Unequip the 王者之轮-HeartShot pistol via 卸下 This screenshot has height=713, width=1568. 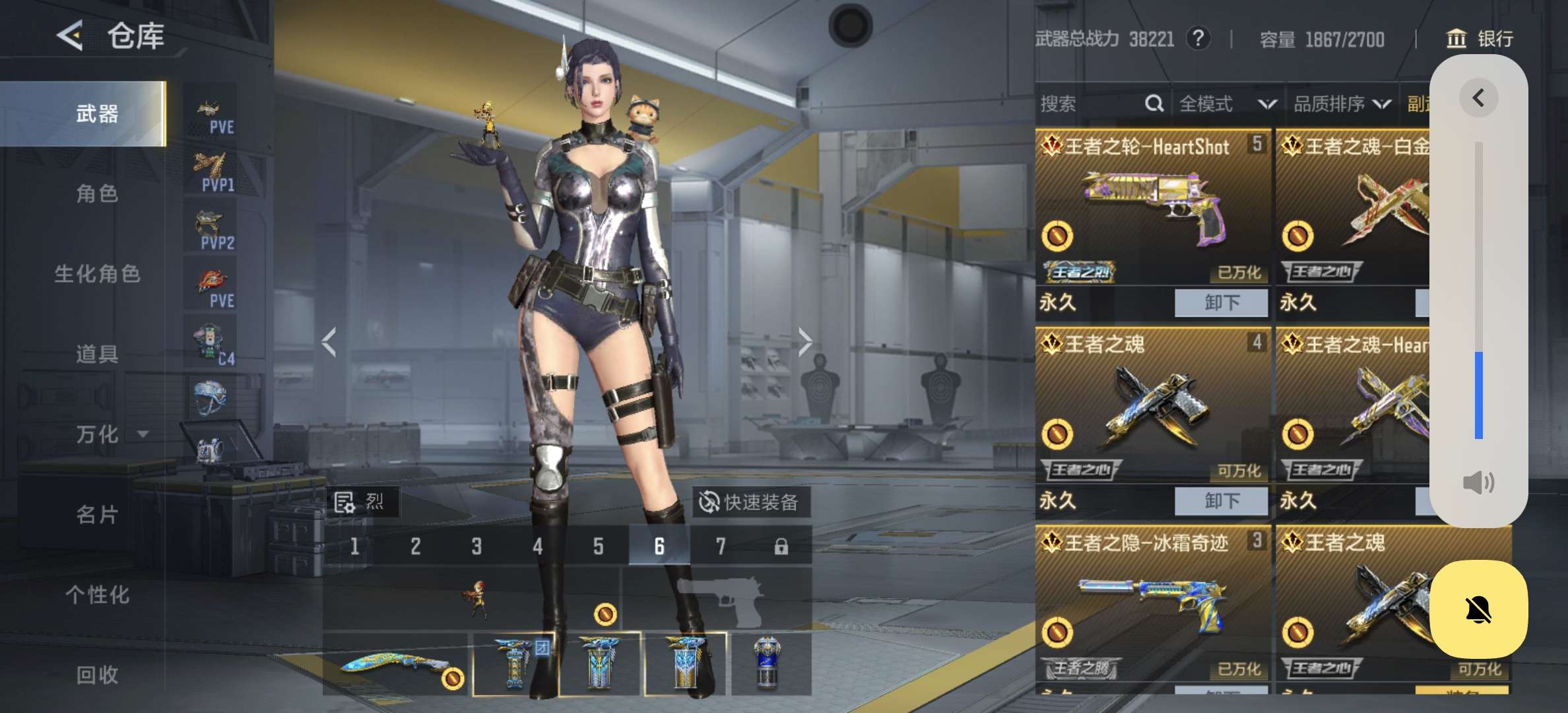[1221, 303]
